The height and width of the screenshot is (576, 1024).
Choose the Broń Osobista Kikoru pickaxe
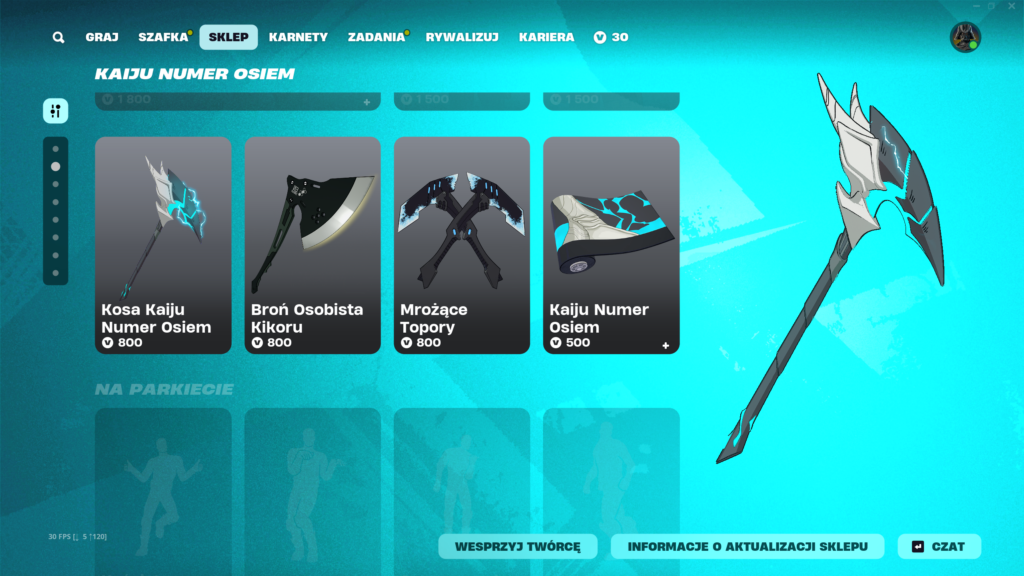312,245
